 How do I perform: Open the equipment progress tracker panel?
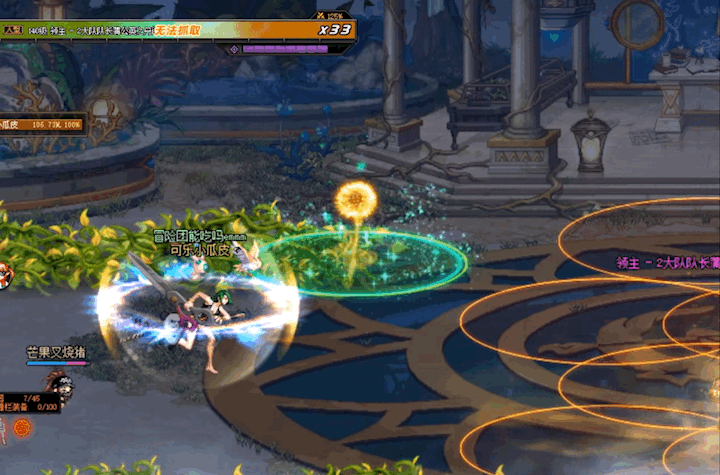28,403
